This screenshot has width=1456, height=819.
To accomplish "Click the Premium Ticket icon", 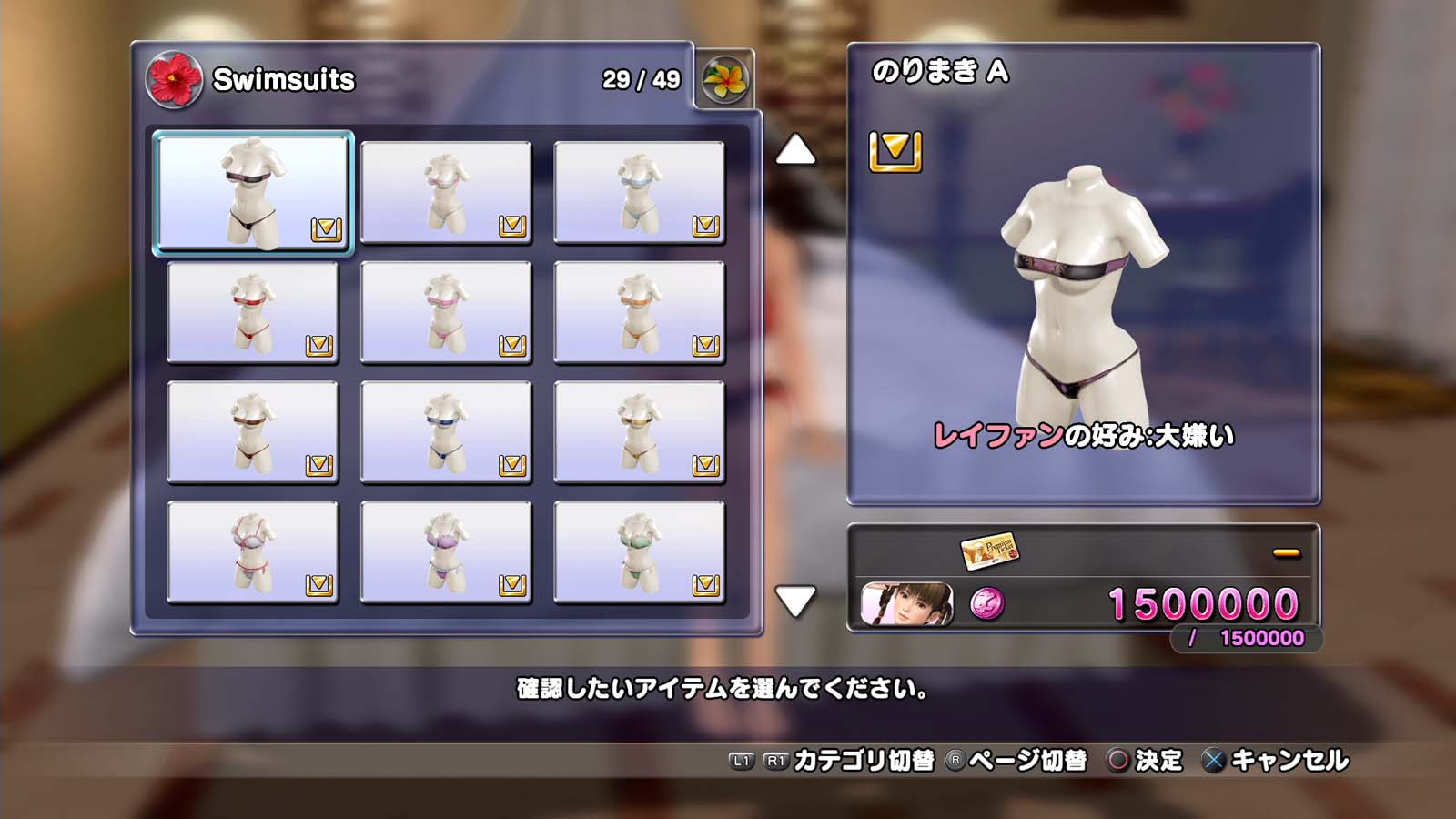I will 989,550.
